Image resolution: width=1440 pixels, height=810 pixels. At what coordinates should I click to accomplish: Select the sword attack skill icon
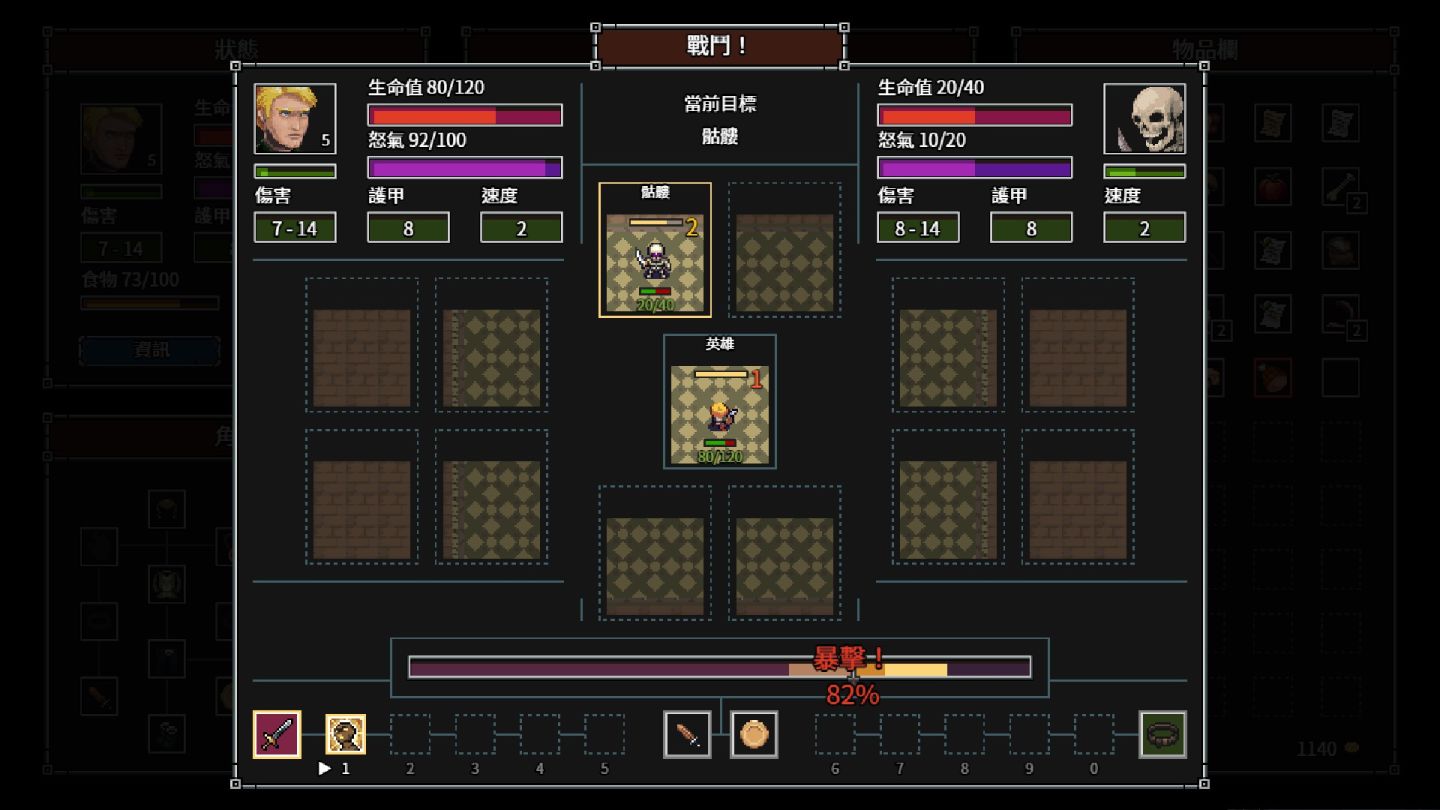(x=276, y=735)
